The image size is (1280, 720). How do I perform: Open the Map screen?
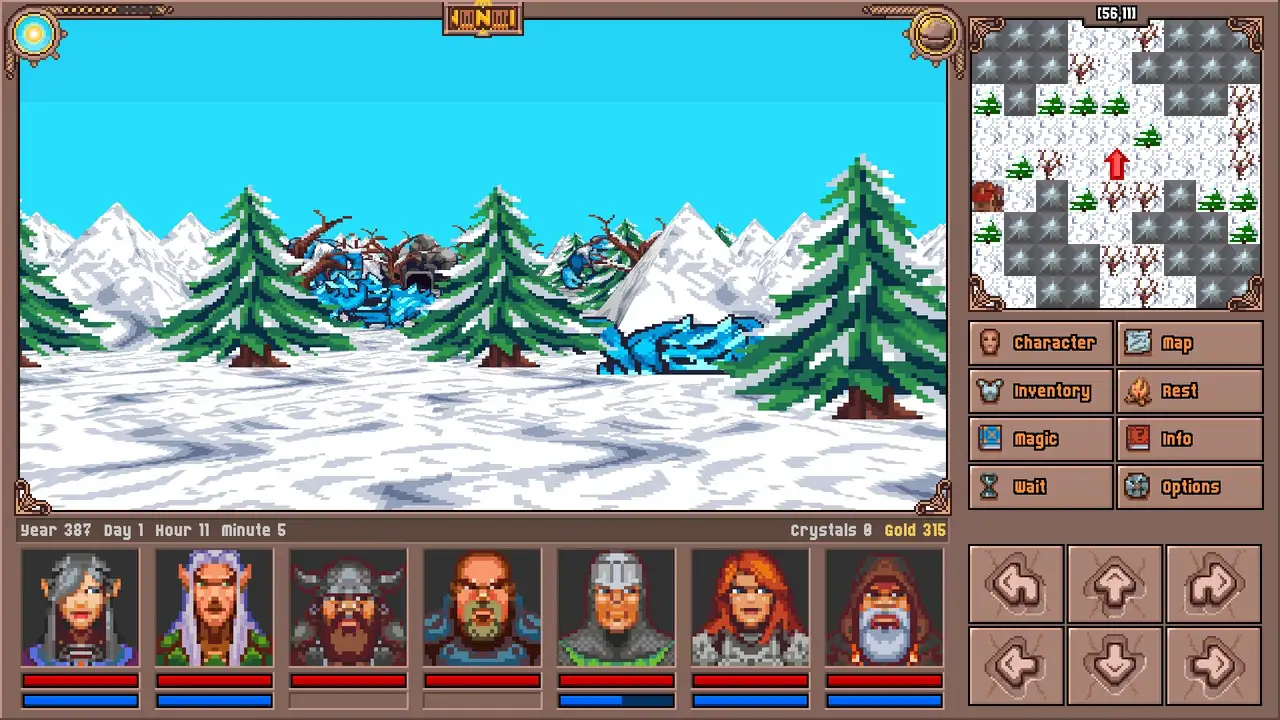tap(1189, 343)
